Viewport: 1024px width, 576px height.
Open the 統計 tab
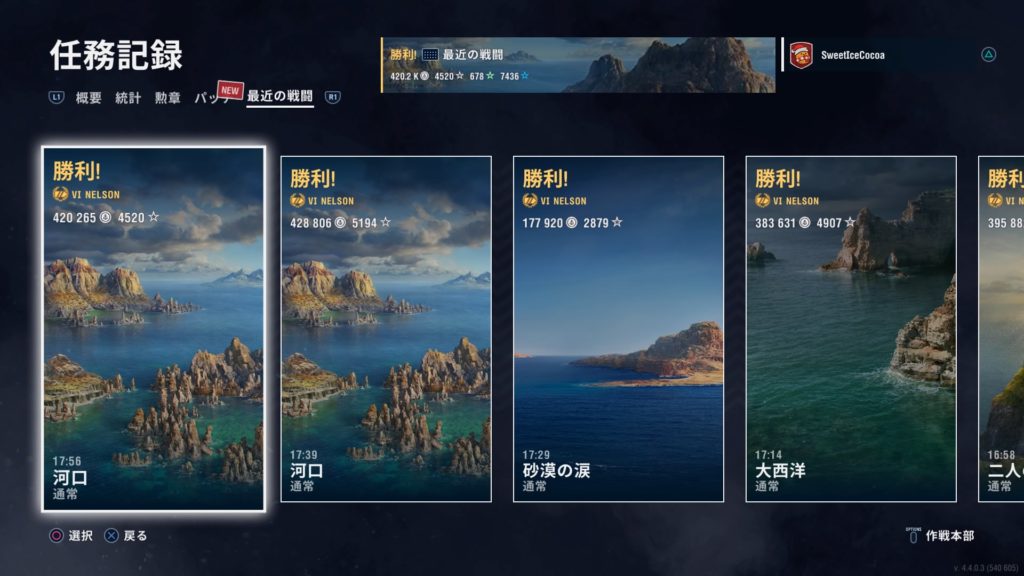click(x=128, y=98)
